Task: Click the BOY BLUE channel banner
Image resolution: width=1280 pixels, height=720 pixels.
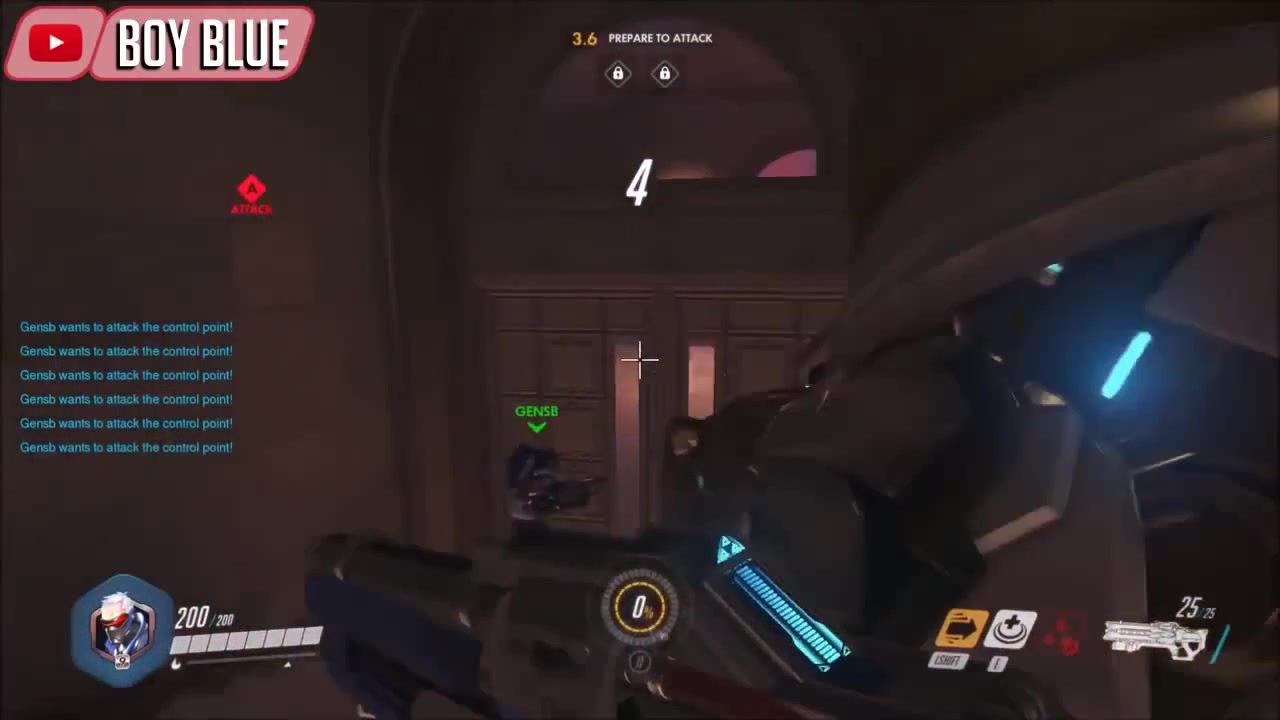Action: (203, 42)
